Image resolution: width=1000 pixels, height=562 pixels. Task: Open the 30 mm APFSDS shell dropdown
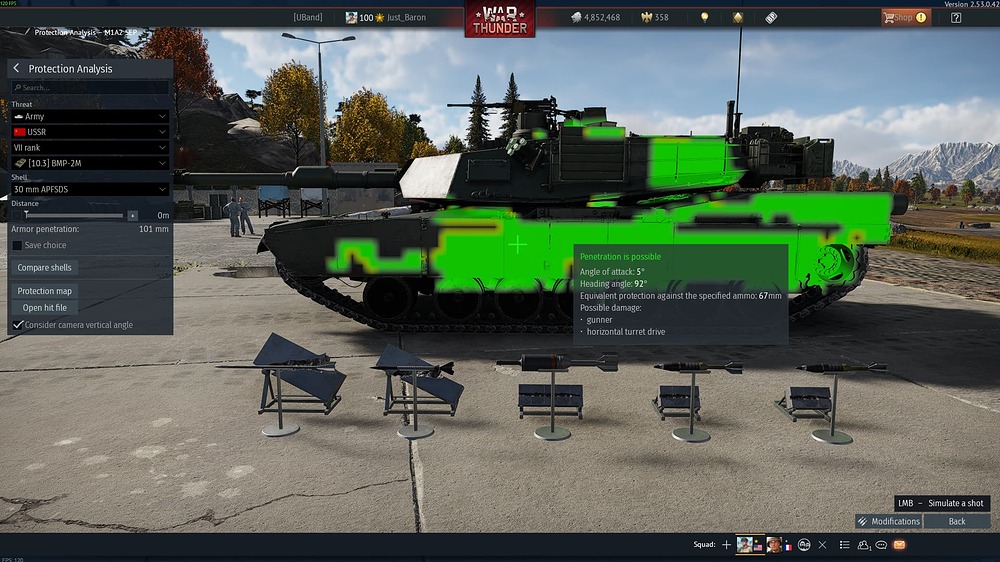click(90, 189)
